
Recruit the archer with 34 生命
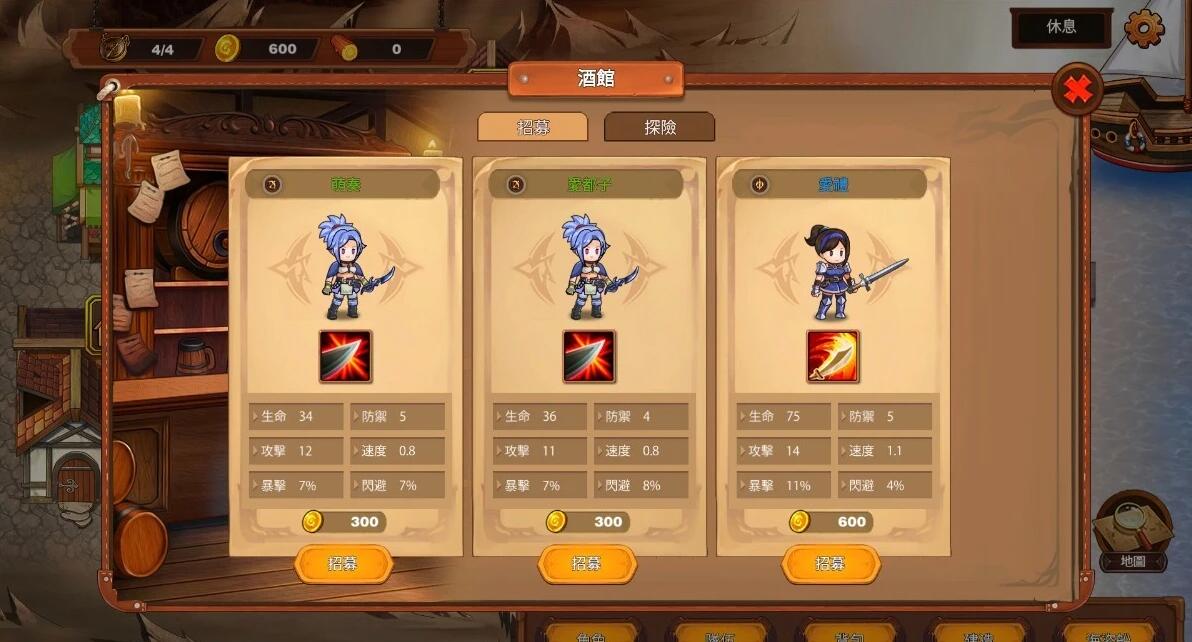343,564
